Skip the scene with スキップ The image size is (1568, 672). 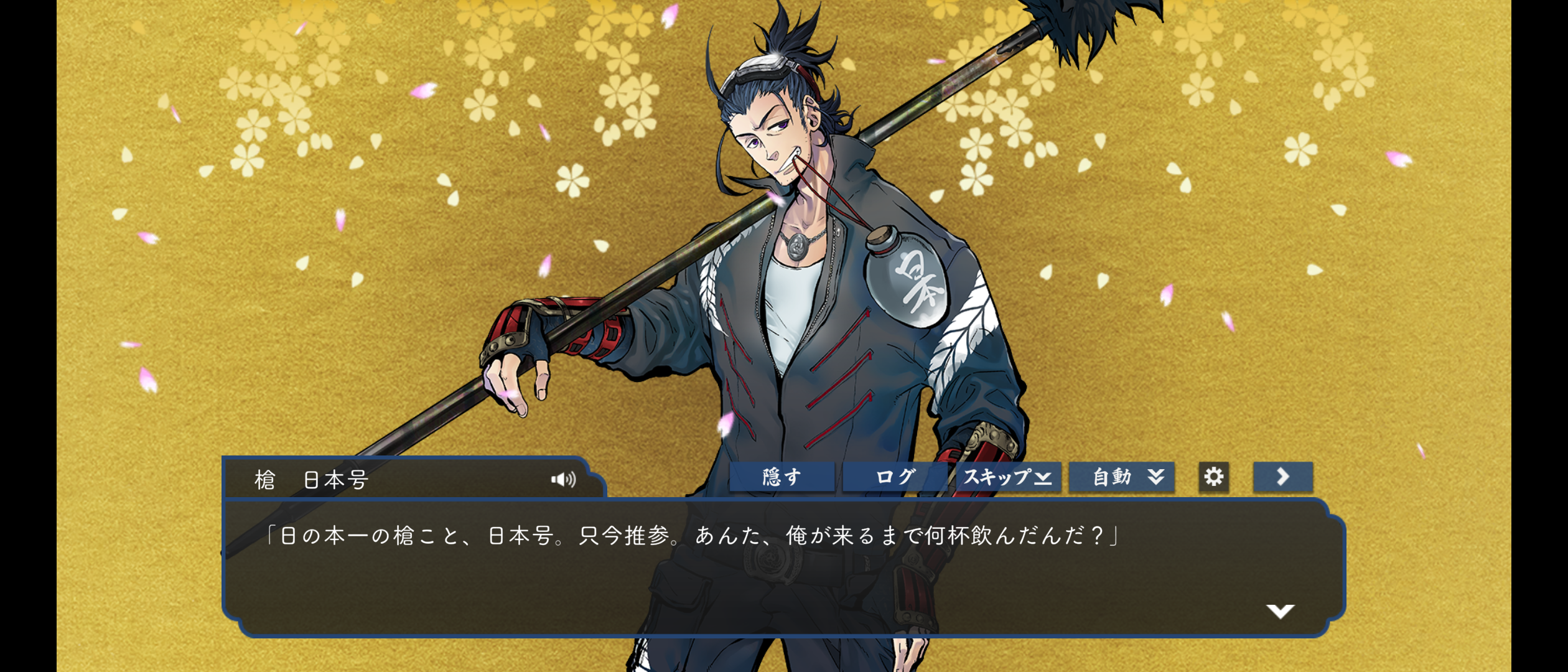[1008, 477]
